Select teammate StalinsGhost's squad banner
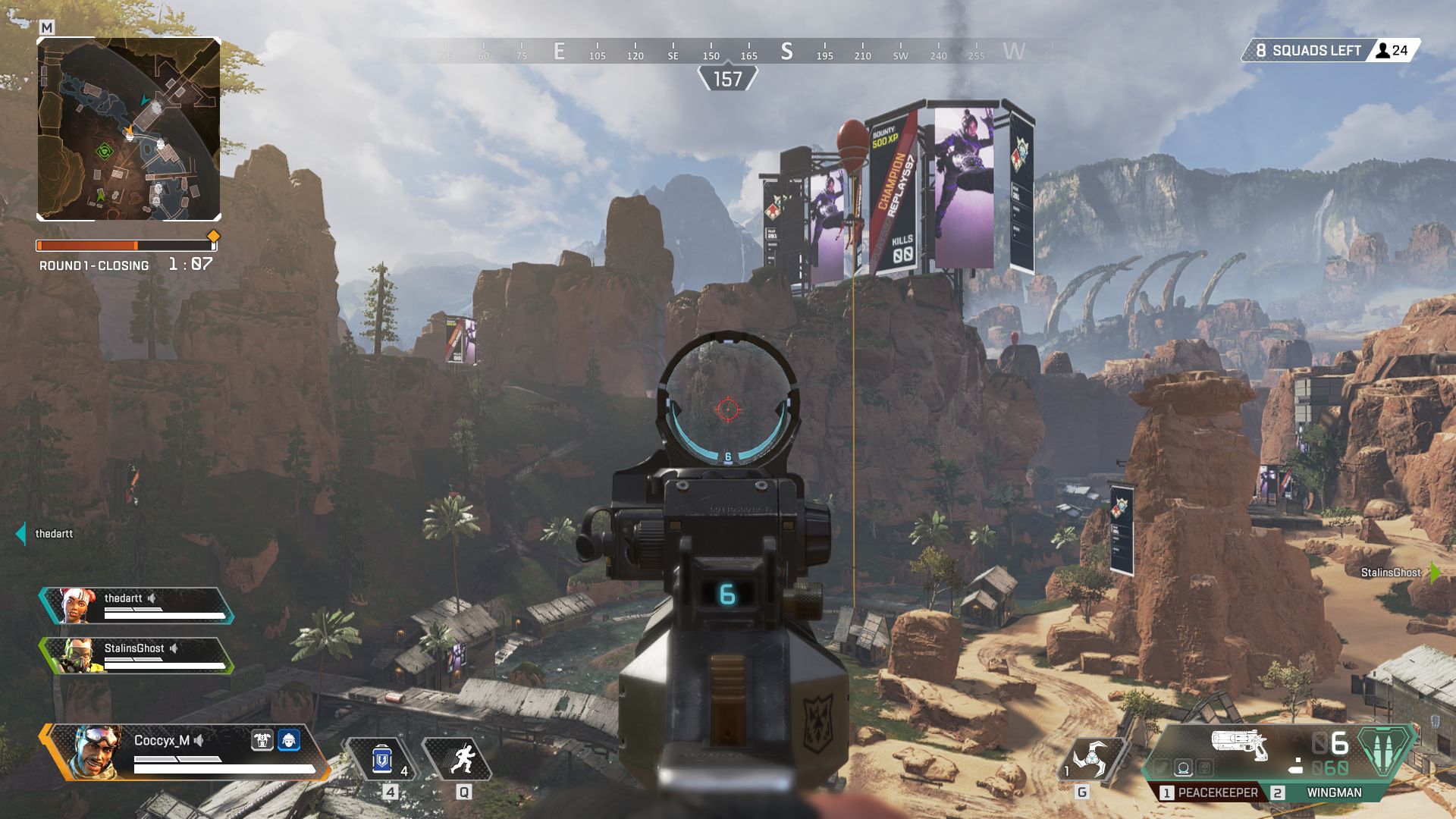The height and width of the screenshot is (819, 1456). (136, 655)
